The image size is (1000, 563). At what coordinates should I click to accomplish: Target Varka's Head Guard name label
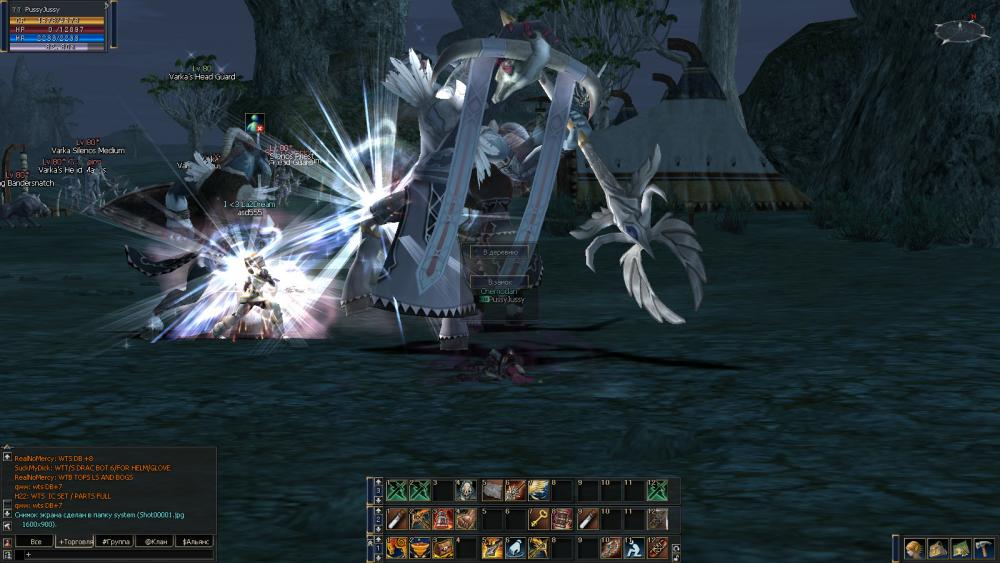click(203, 77)
